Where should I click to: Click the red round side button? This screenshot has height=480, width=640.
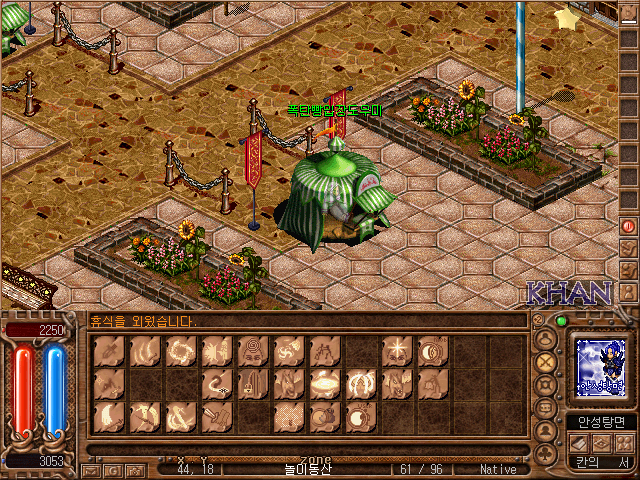pos(628,226)
